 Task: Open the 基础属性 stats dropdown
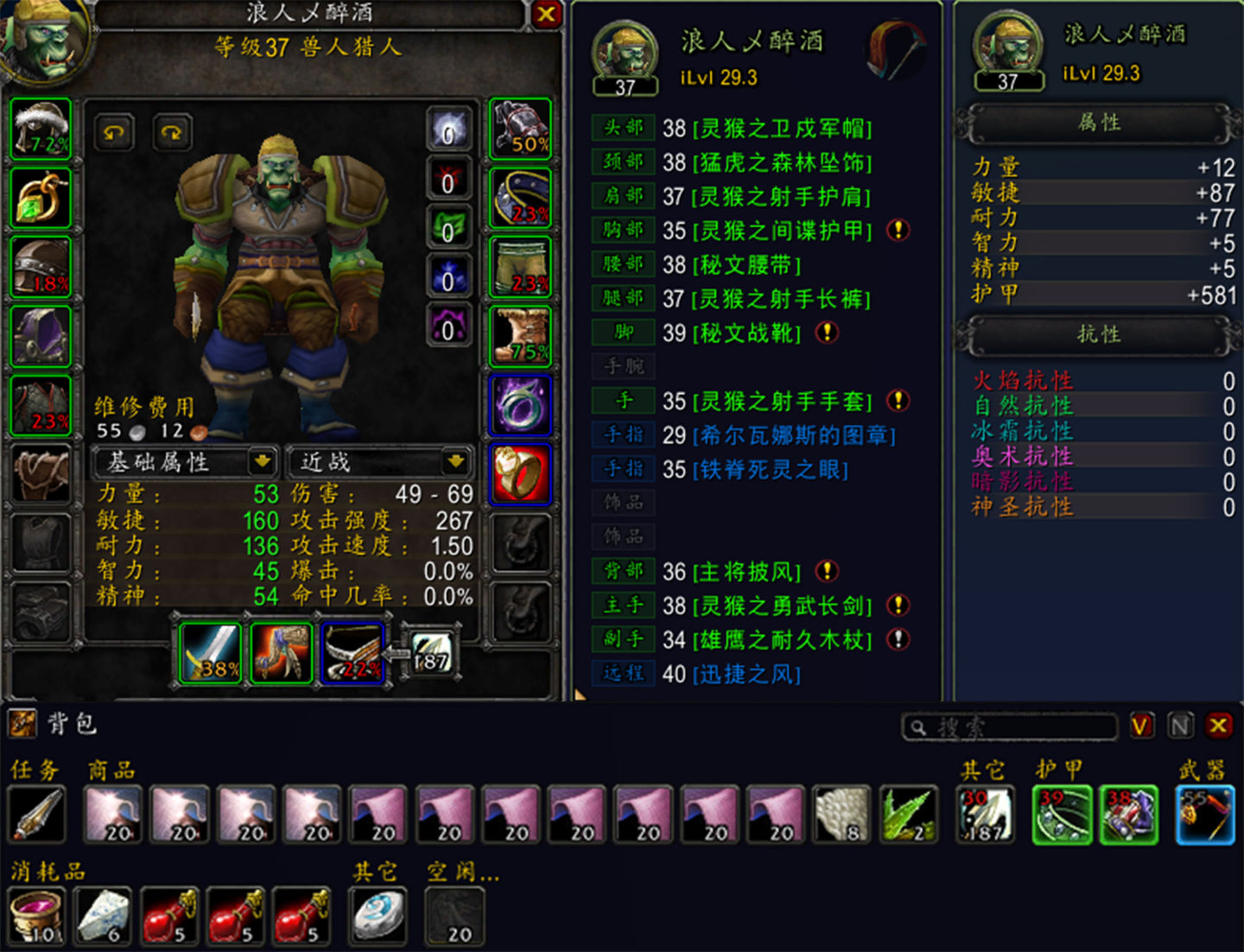click(x=184, y=463)
